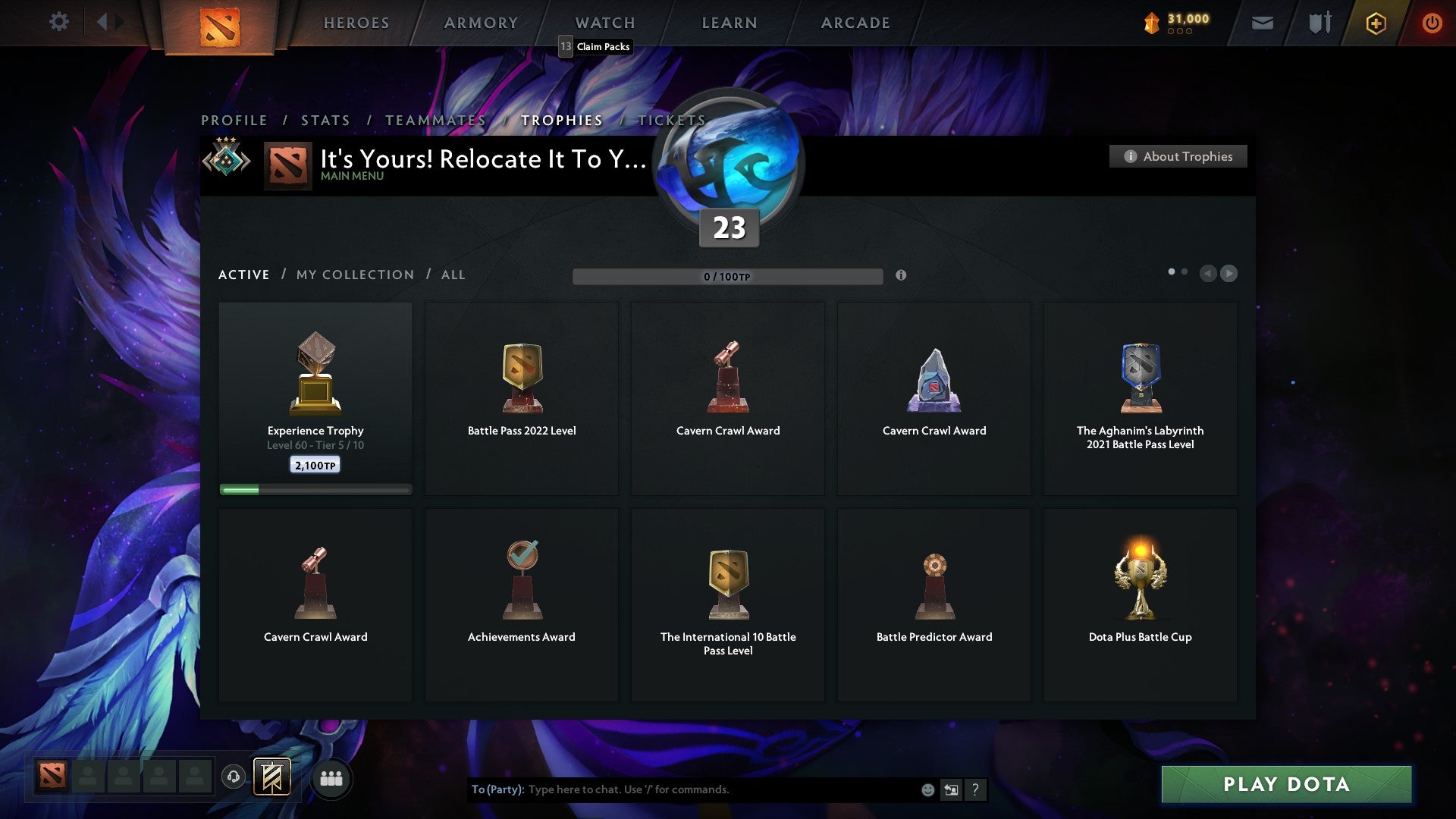Click the shard currency icon showing 31,000

(x=1151, y=22)
